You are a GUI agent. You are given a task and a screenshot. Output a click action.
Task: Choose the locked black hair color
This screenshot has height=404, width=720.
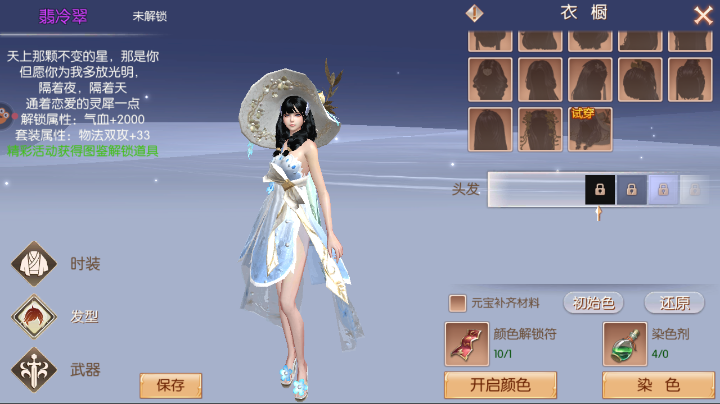click(x=600, y=188)
